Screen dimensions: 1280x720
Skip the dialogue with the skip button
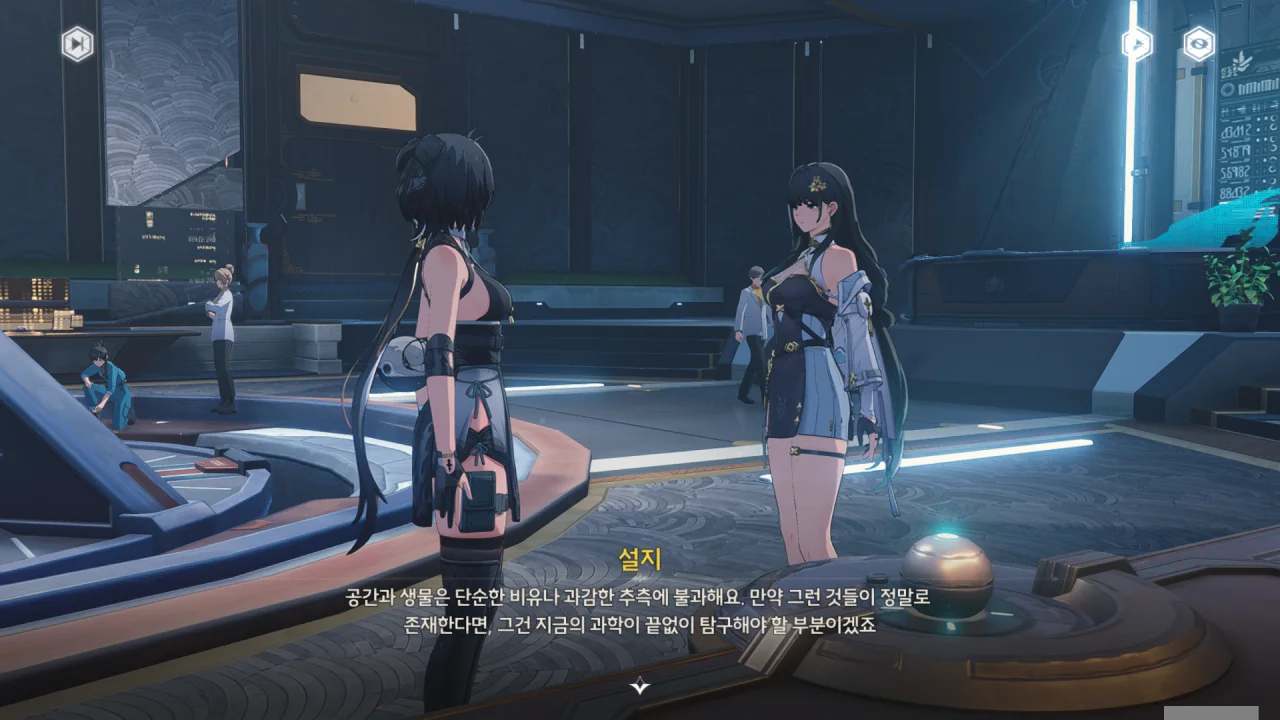pyautogui.click(x=77, y=44)
